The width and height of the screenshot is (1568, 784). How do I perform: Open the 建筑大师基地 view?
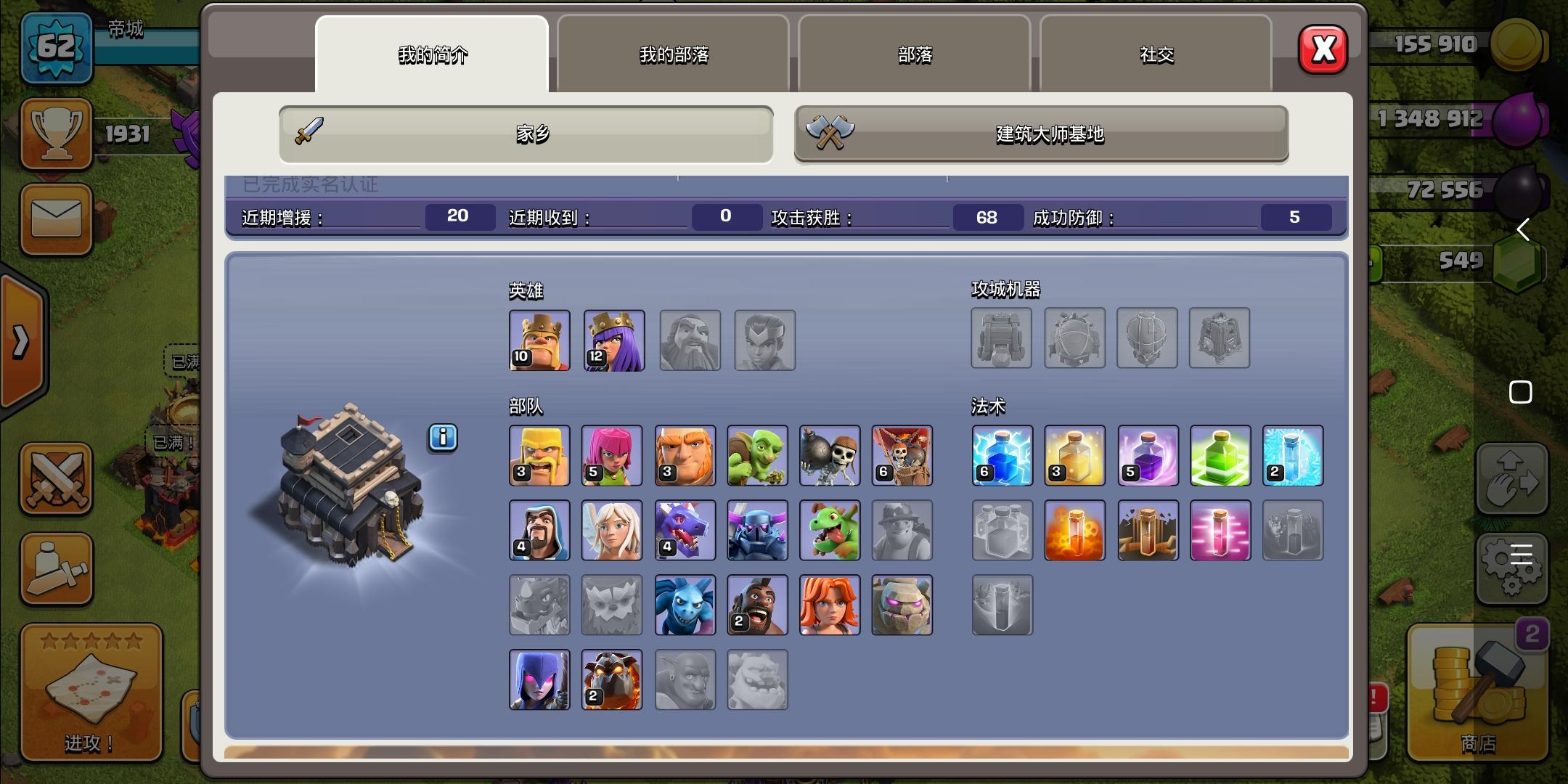coord(1041,135)
